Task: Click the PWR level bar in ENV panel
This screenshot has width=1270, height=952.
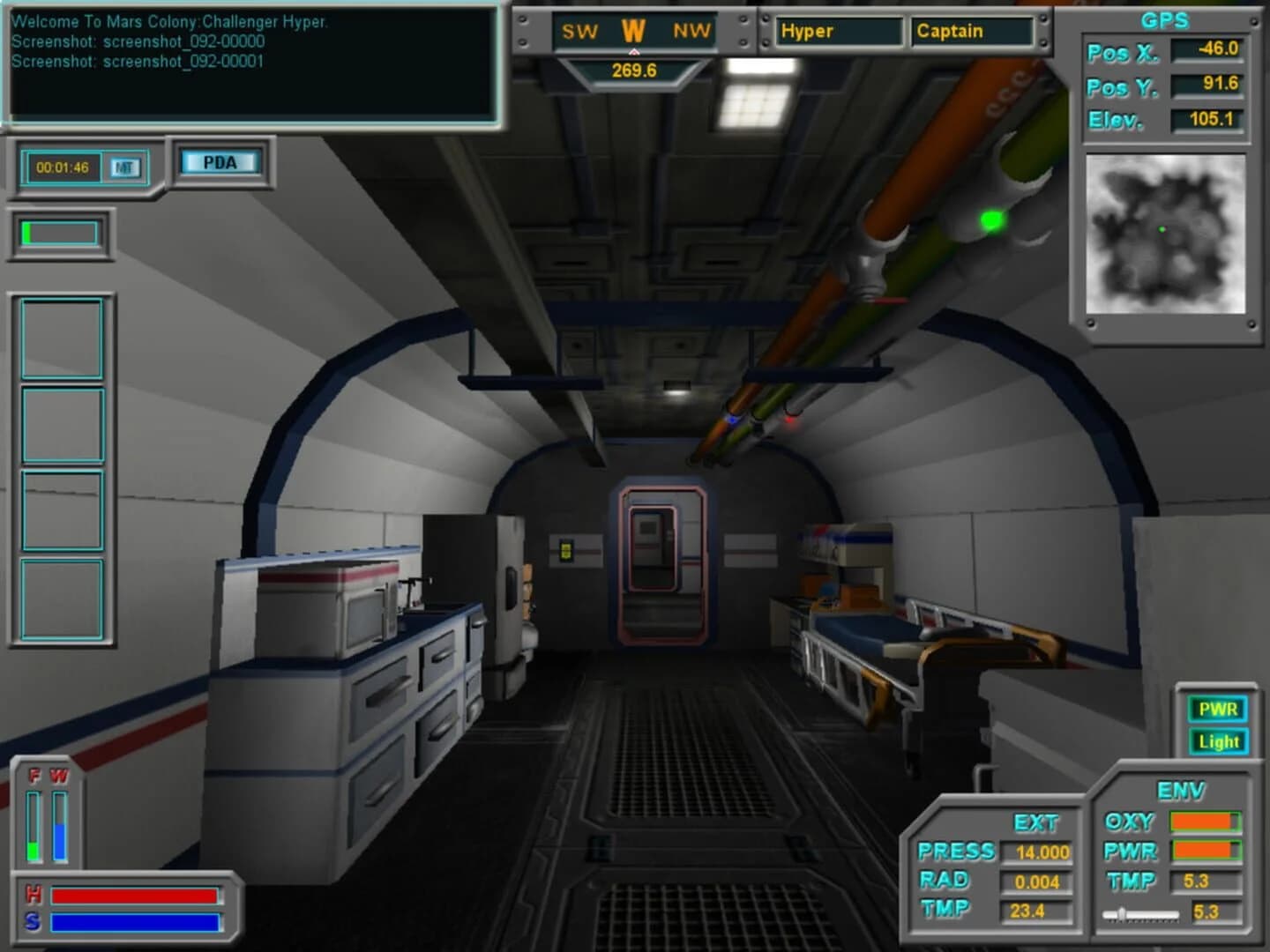Action: point(1205,852)
